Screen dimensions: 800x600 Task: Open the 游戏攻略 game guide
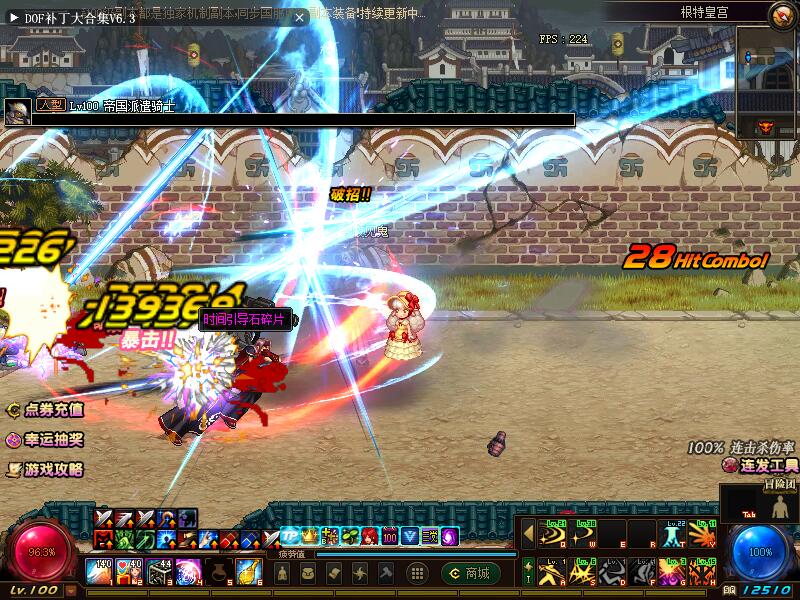coord(46,468)
